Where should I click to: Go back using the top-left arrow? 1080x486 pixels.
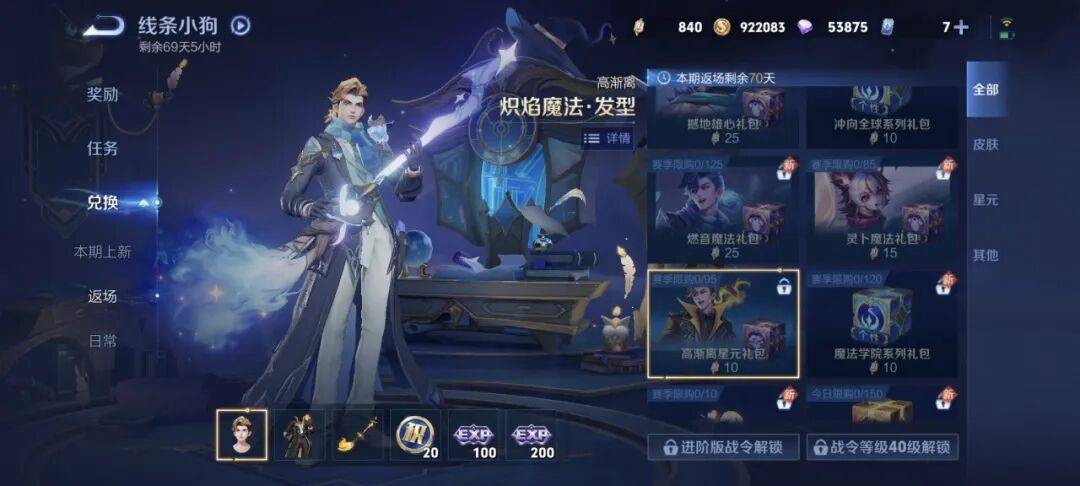[x=103, y=26]
